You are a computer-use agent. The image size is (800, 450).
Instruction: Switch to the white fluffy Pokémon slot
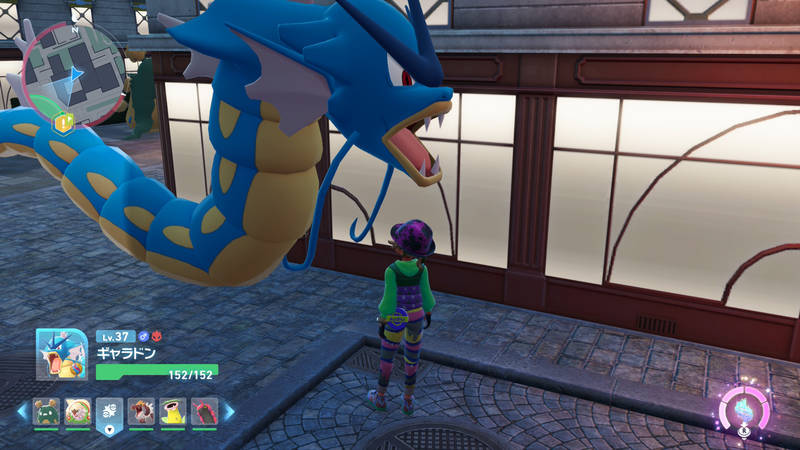(x=77, y=412)
